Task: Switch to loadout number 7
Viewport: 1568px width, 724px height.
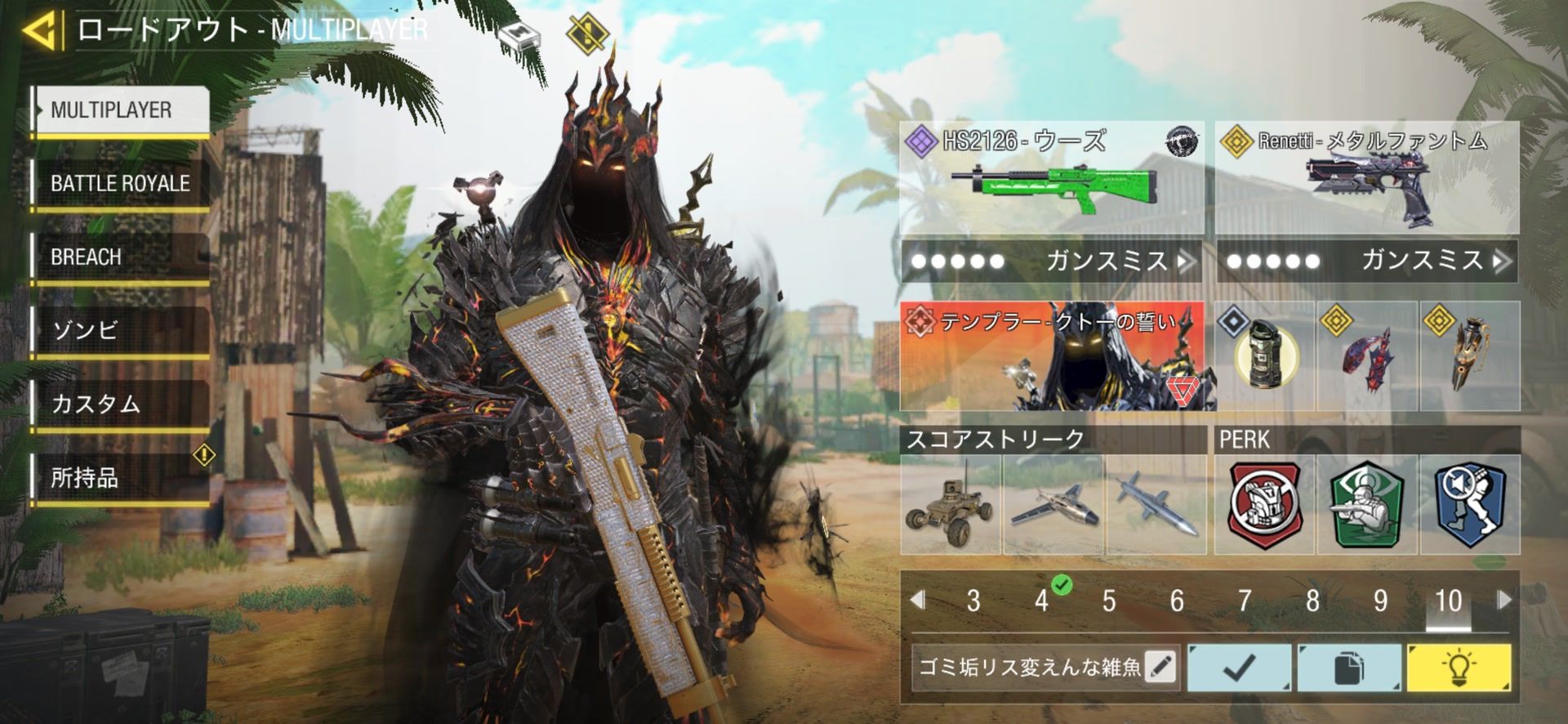Action: click(x=1245, y=601)
